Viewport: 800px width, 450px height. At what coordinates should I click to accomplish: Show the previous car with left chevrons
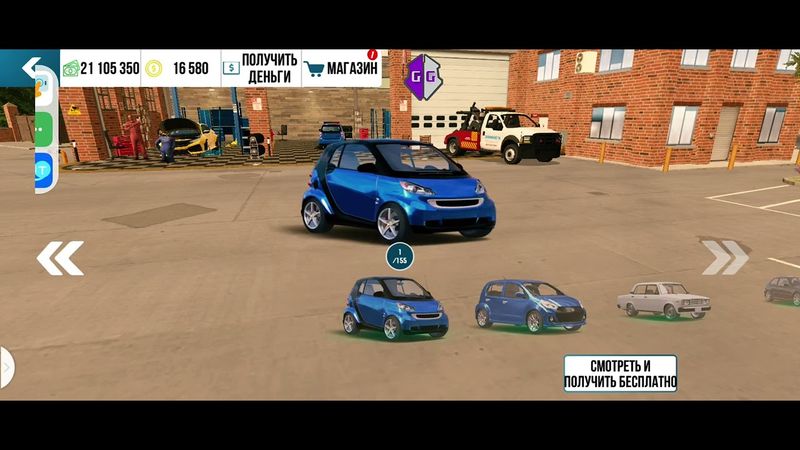(60, 258)
